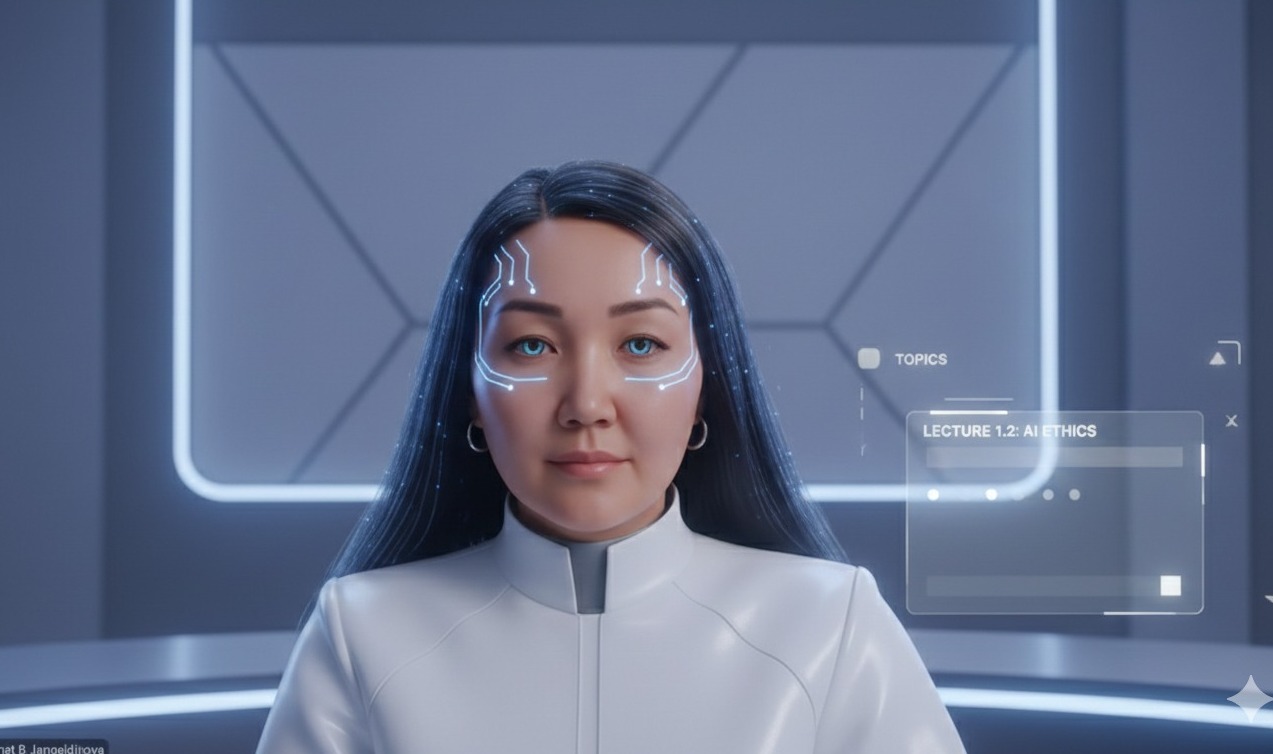Viewport: 1273px width, 754px height.
Task: Click the lecture panel's vertical scrollbar
Action: click(x=1202, y=460)
